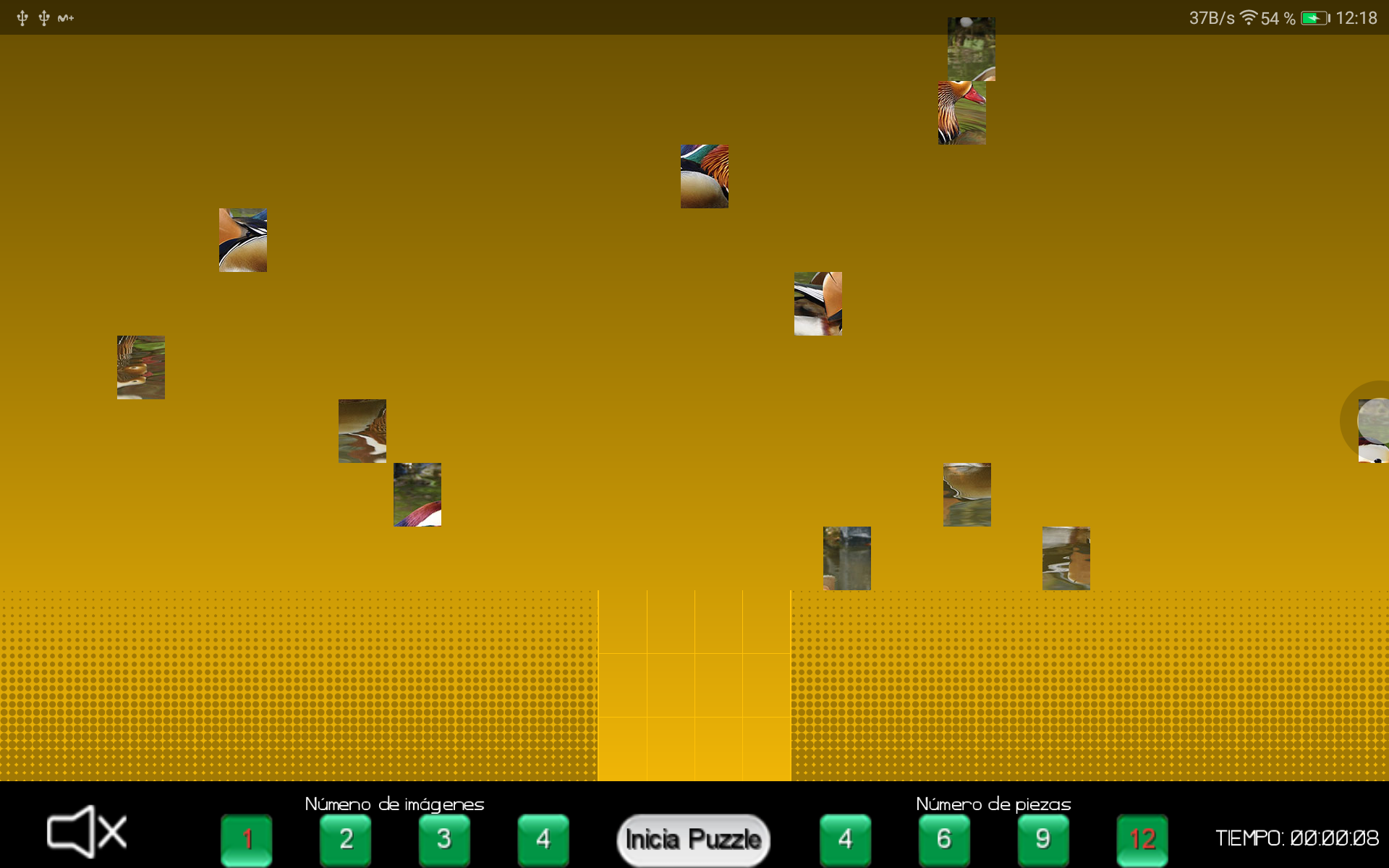Select 1 under Númeno de imágenes

click(247, 839)
